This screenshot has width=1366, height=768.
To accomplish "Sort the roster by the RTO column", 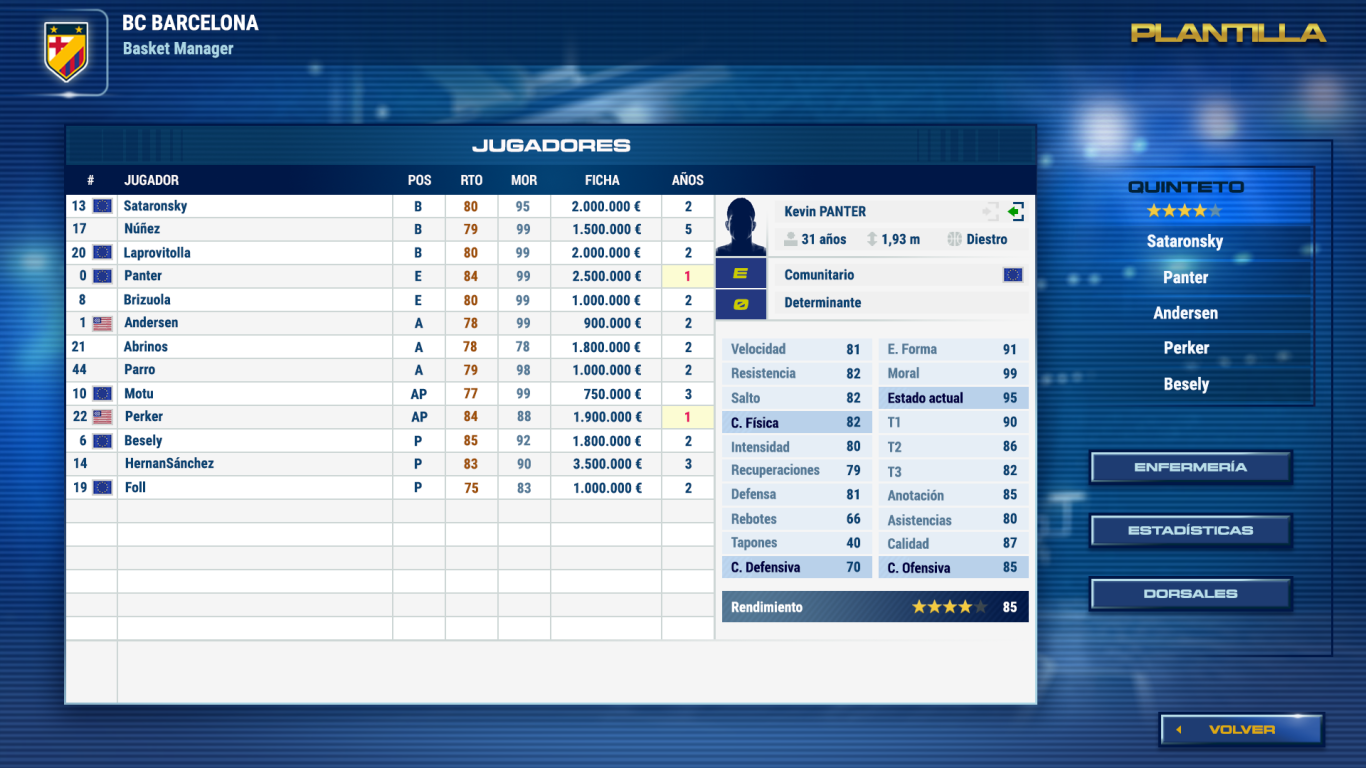I will coord(471,181).
